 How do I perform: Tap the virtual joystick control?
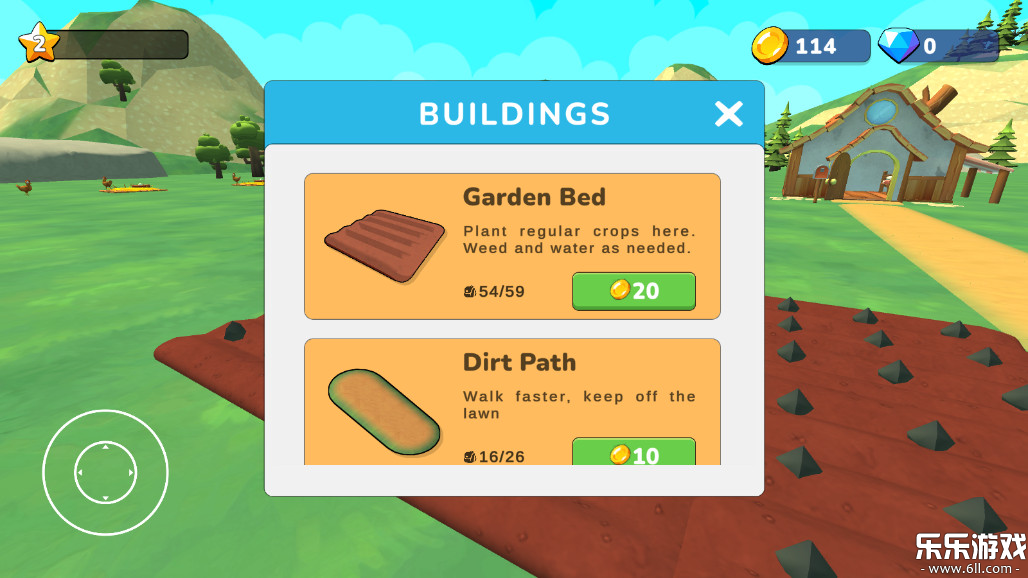click(x=105, y=472)
